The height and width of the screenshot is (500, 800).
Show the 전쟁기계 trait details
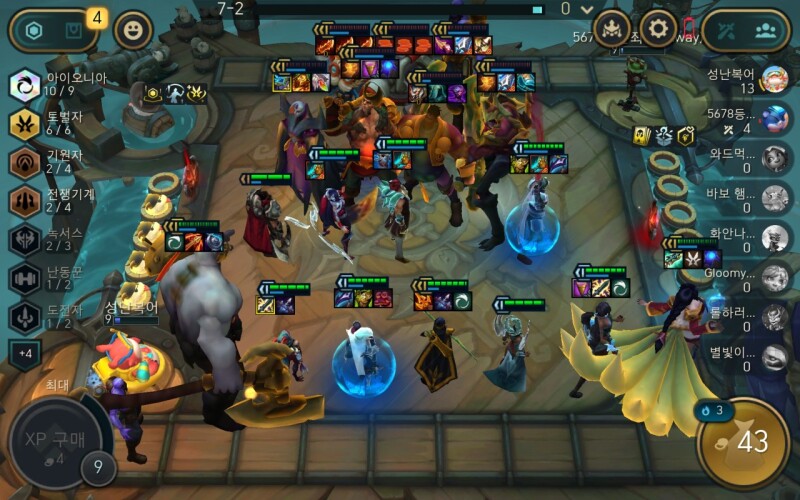tap(55, 200)
